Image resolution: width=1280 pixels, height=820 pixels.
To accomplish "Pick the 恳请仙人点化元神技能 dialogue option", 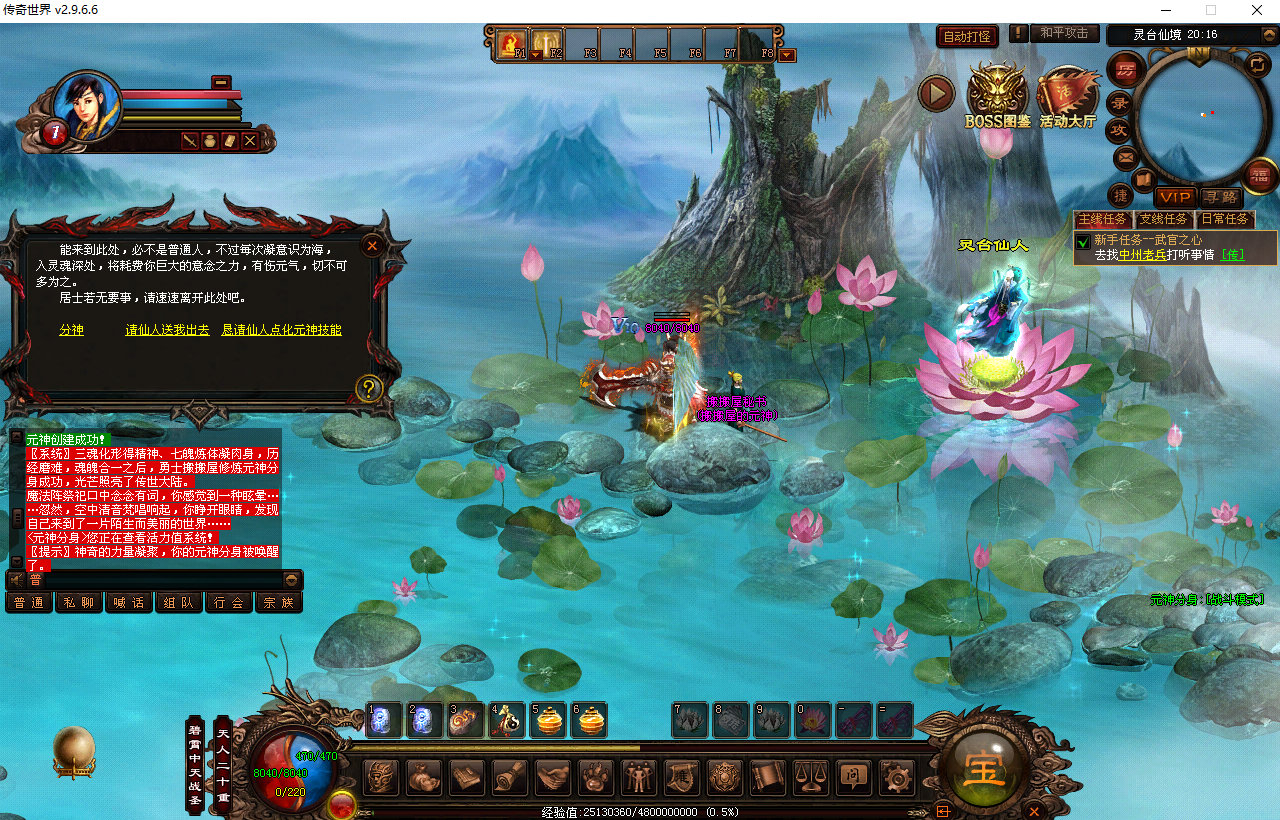I will pos(281,330).
